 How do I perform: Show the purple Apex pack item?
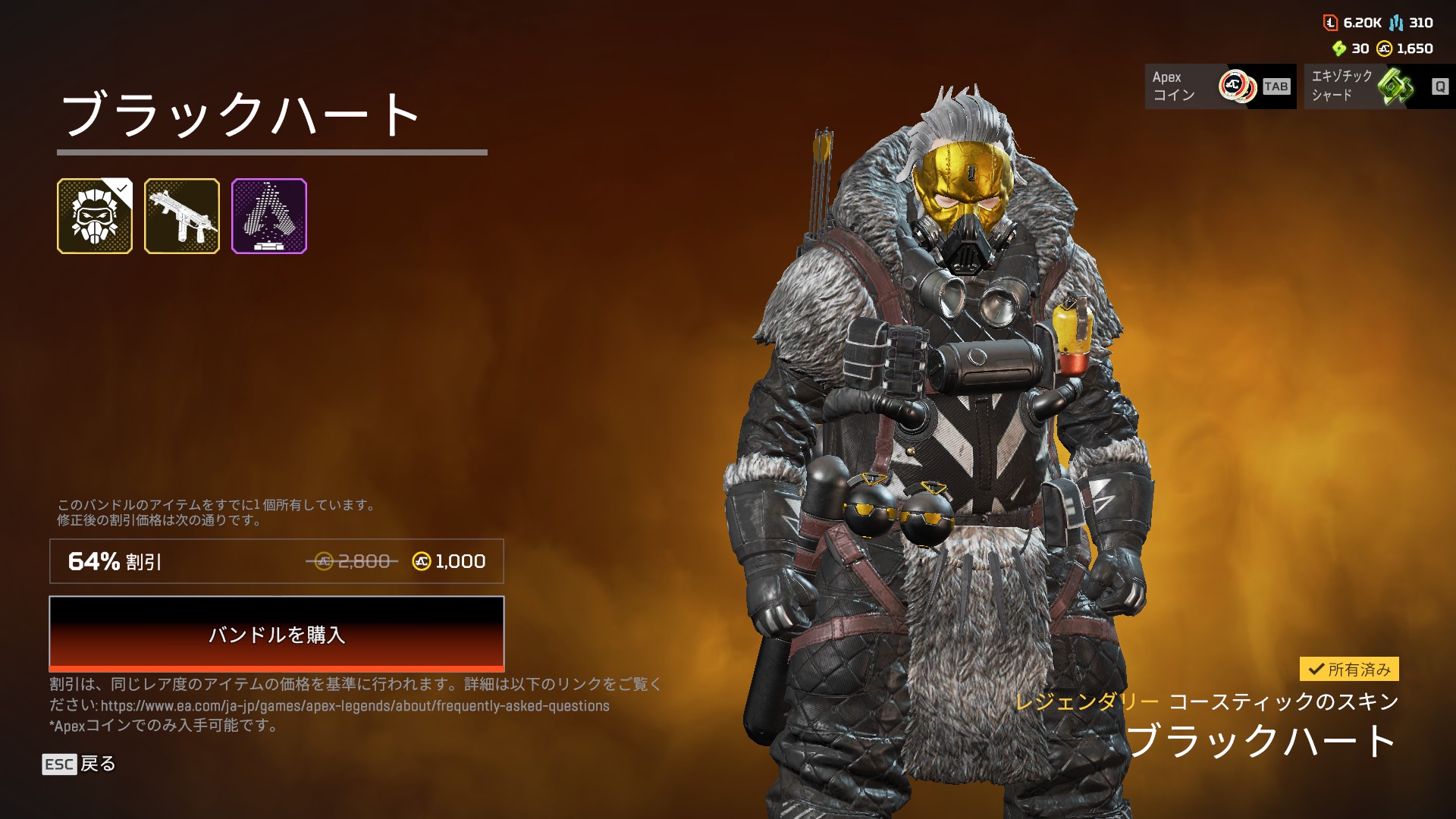pos(269,216)
